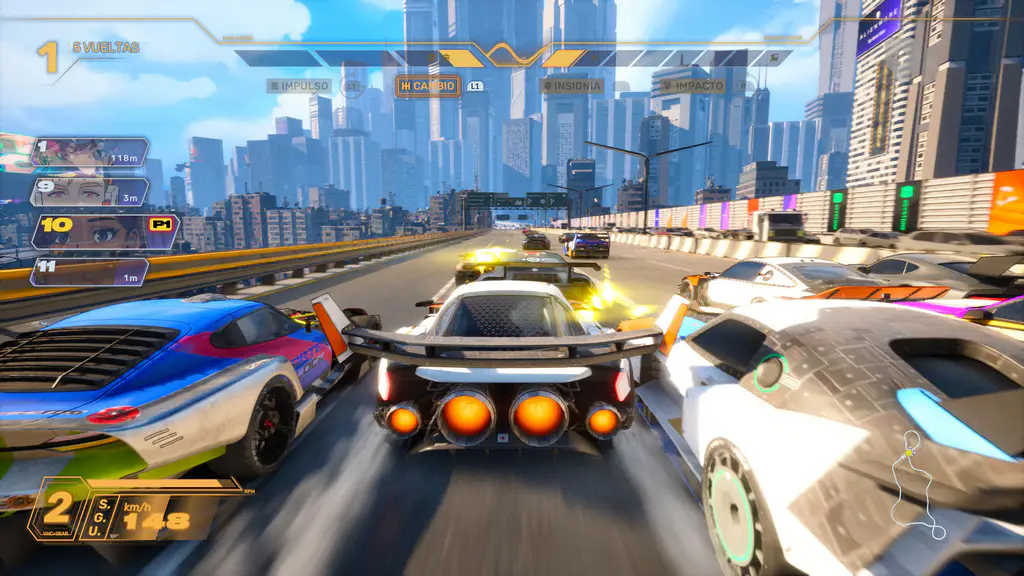Activate the IMPULSO skill label
The width and height of the screenshot is (1024, 576).
pyautogui.click(x=299, y=86)
